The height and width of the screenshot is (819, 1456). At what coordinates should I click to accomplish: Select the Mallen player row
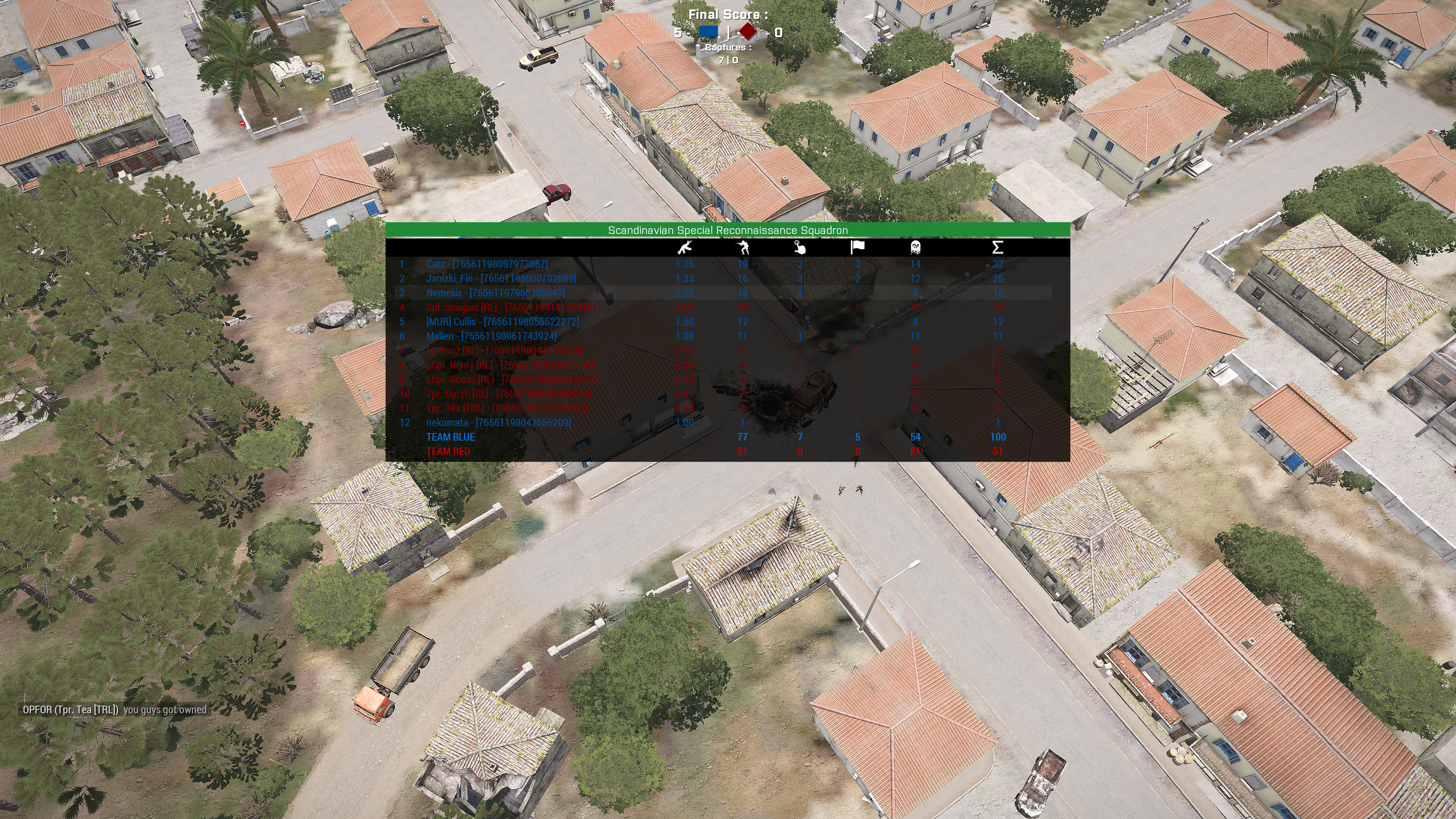(x=491, y=336)
